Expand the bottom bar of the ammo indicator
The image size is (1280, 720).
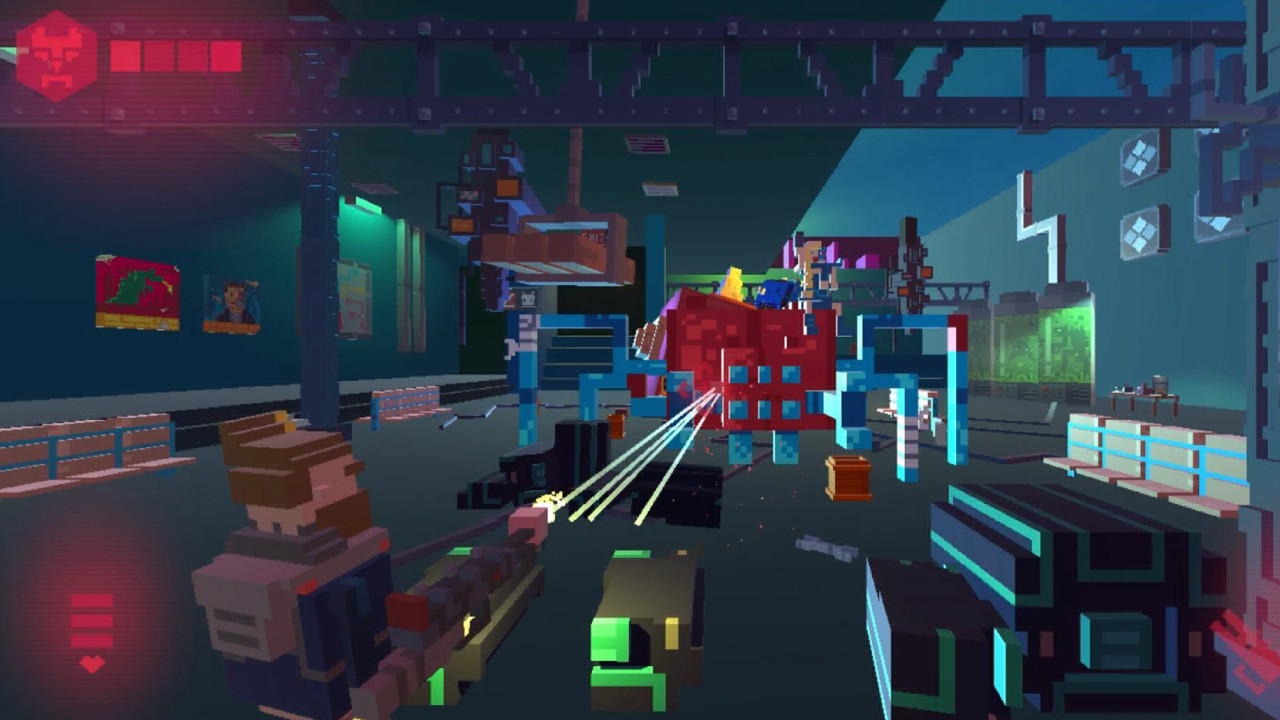(91, 642)
